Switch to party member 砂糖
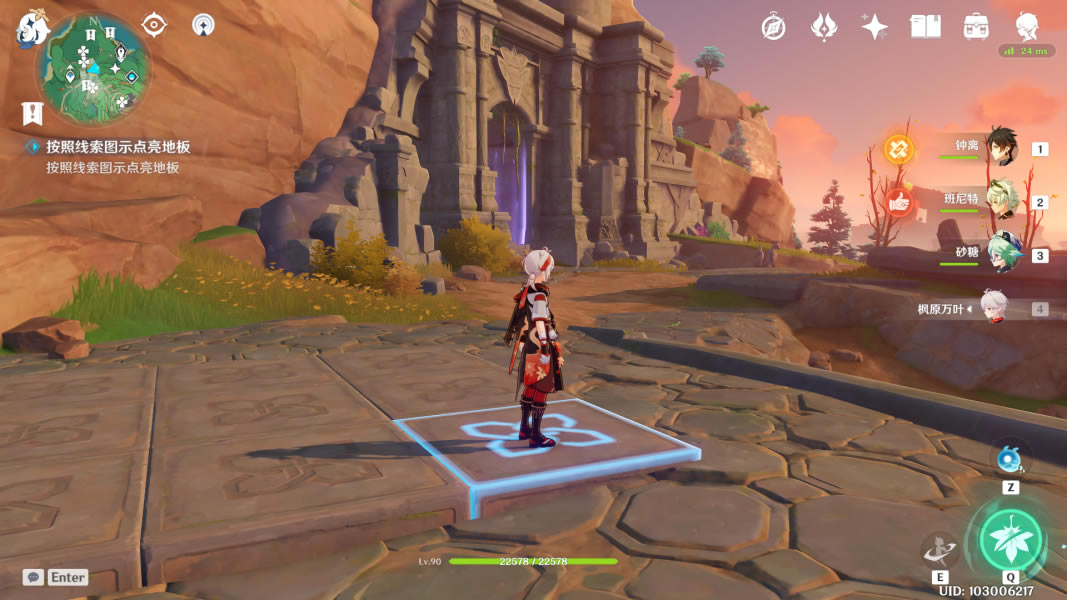The height and width of the screenshot is (600, 1067). 1000,254
